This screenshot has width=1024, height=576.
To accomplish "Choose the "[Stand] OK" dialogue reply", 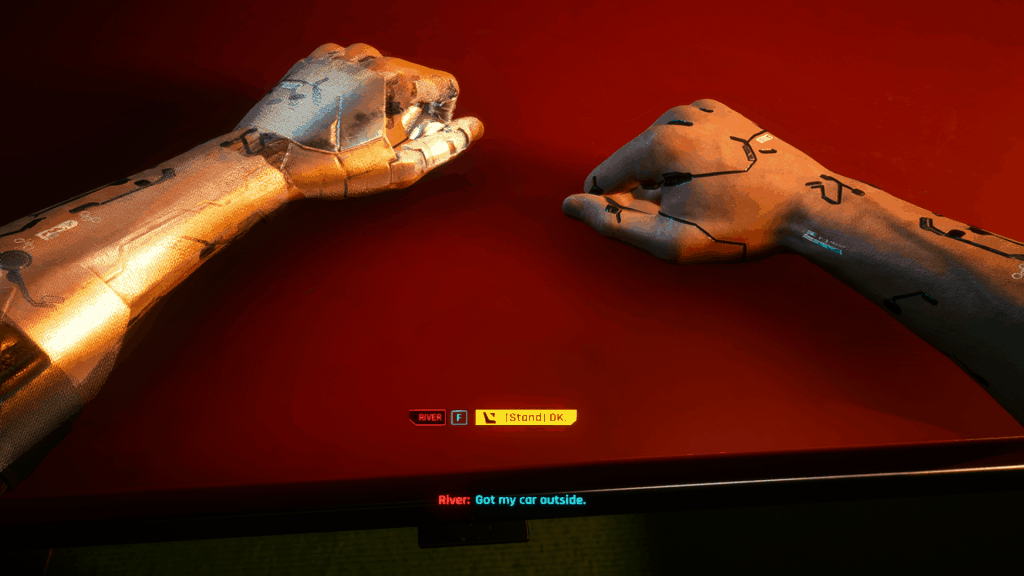I will (x=527, y=417).
